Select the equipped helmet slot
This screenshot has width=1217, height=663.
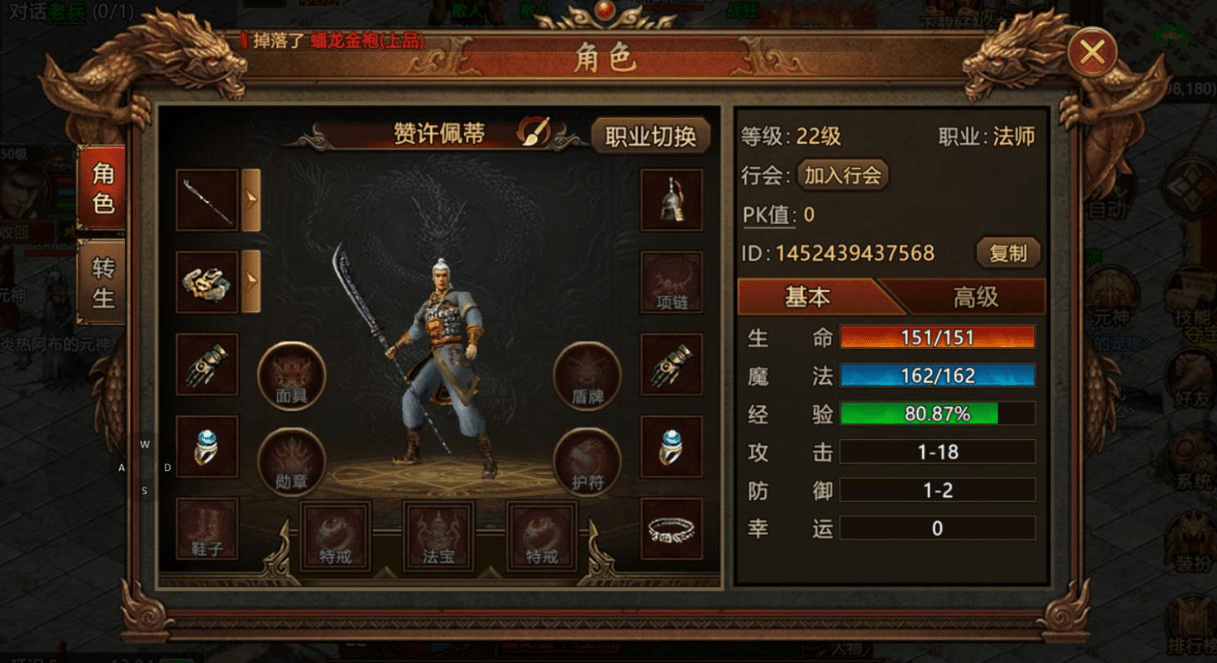(671, 200)
